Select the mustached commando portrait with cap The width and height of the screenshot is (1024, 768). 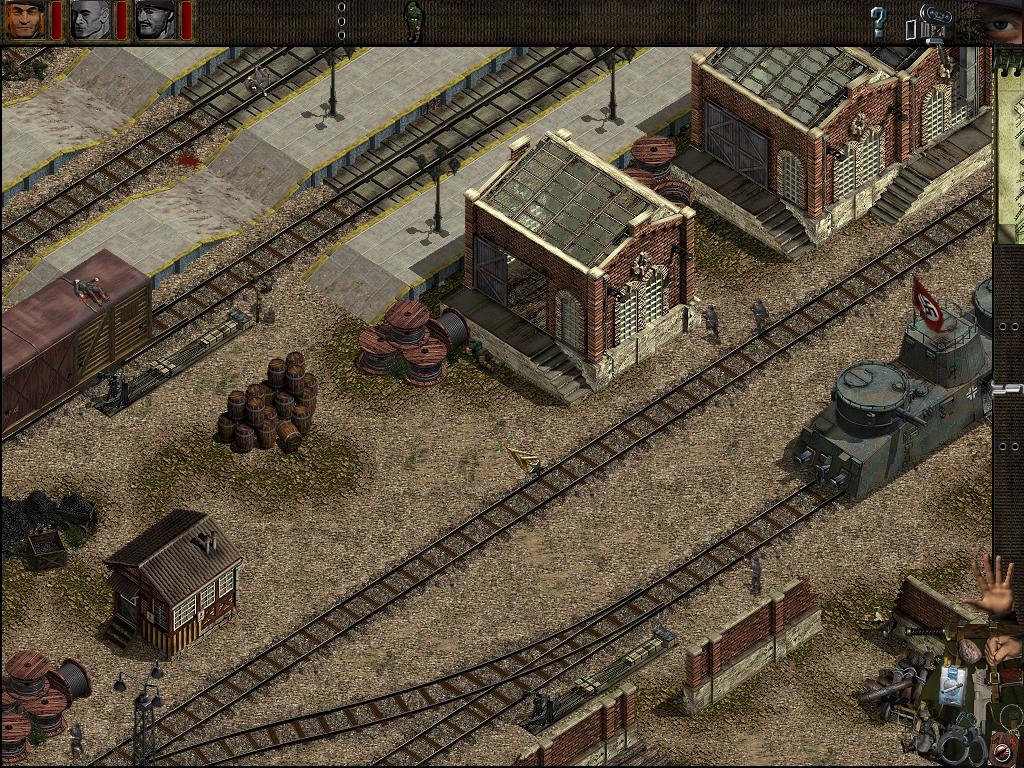click(x=155, y=20)
